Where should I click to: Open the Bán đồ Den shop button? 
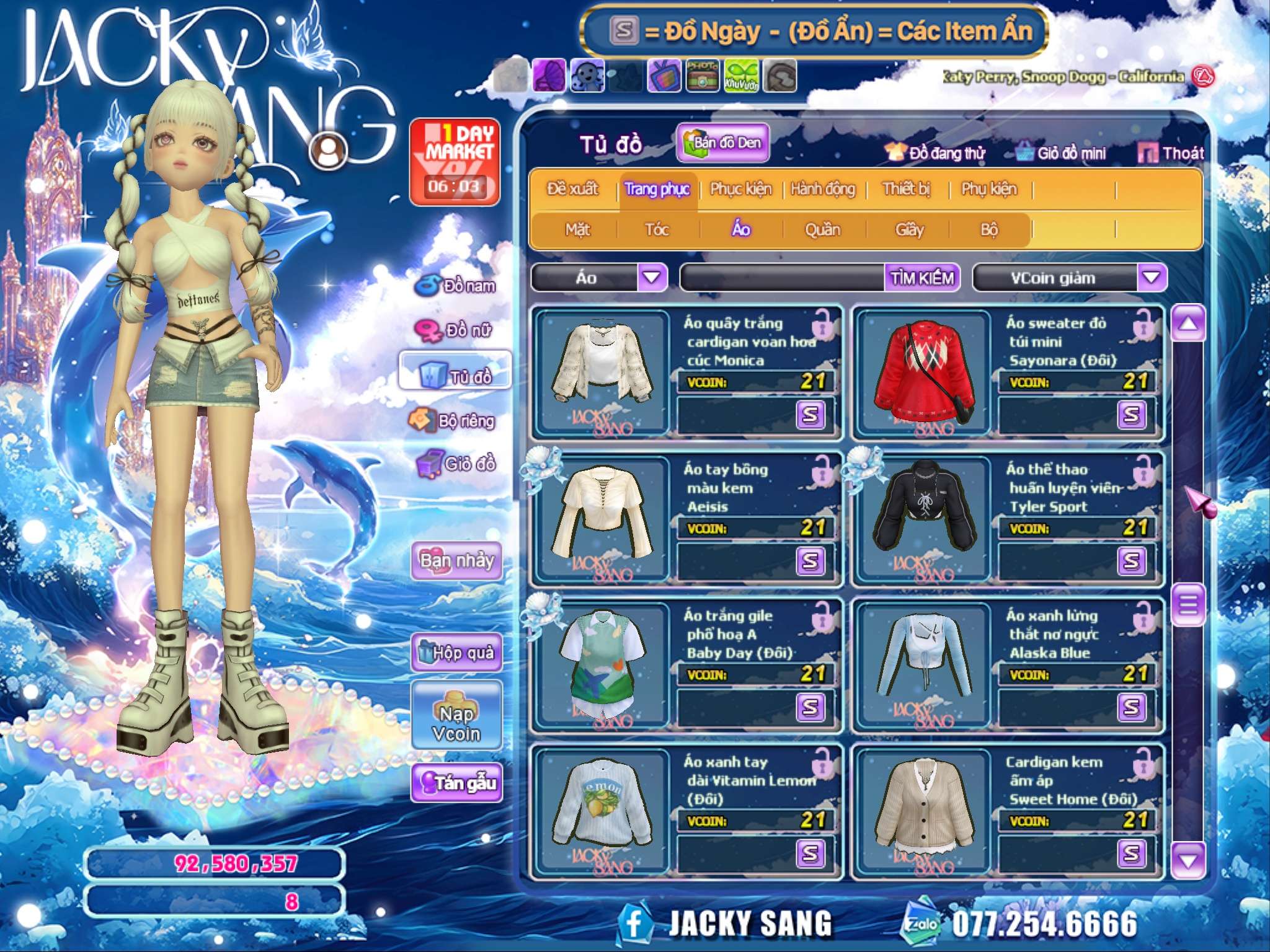(723, 143)
